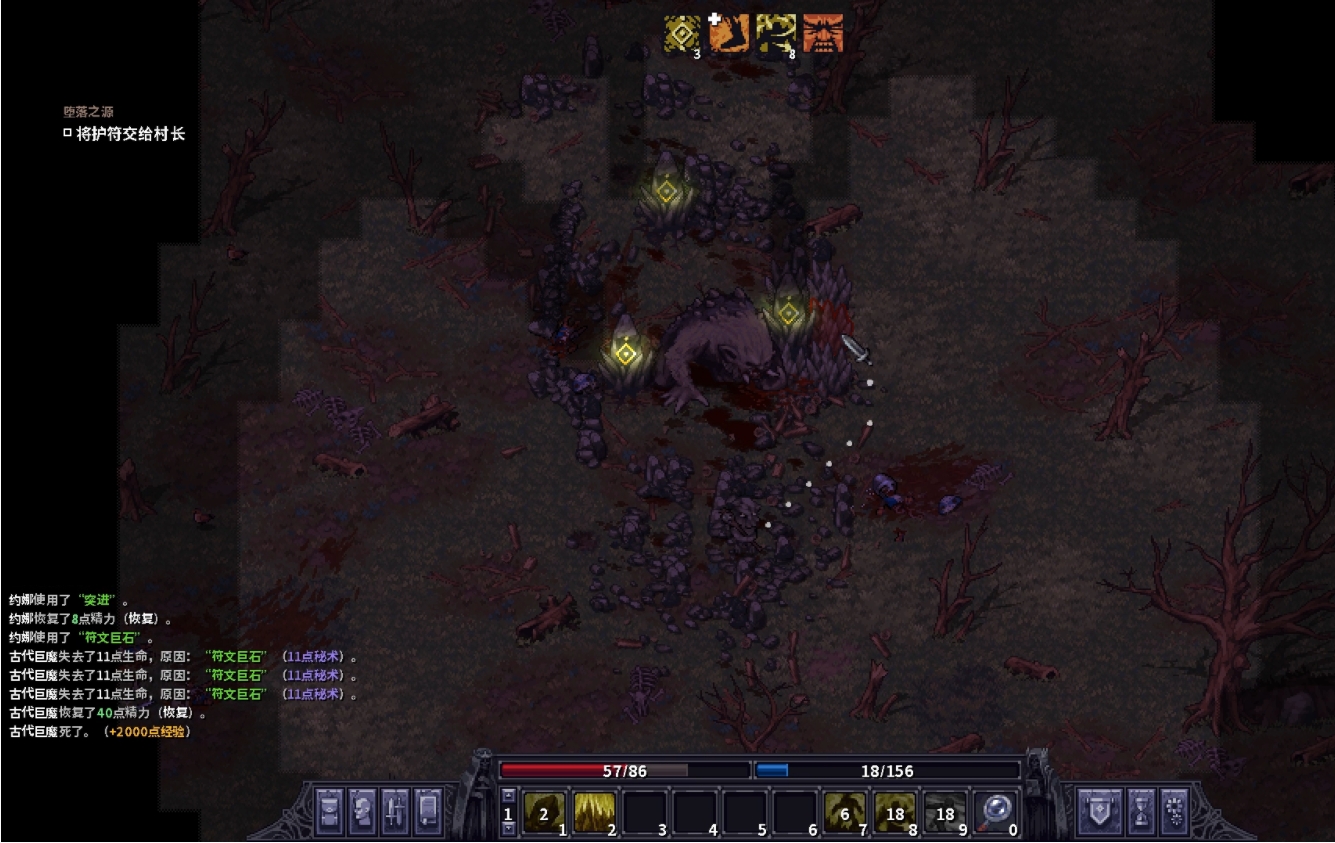Use the skill in hotbar slot 7
The image size is (1335, 843).
pyautogui.click(x=844, y=812)
